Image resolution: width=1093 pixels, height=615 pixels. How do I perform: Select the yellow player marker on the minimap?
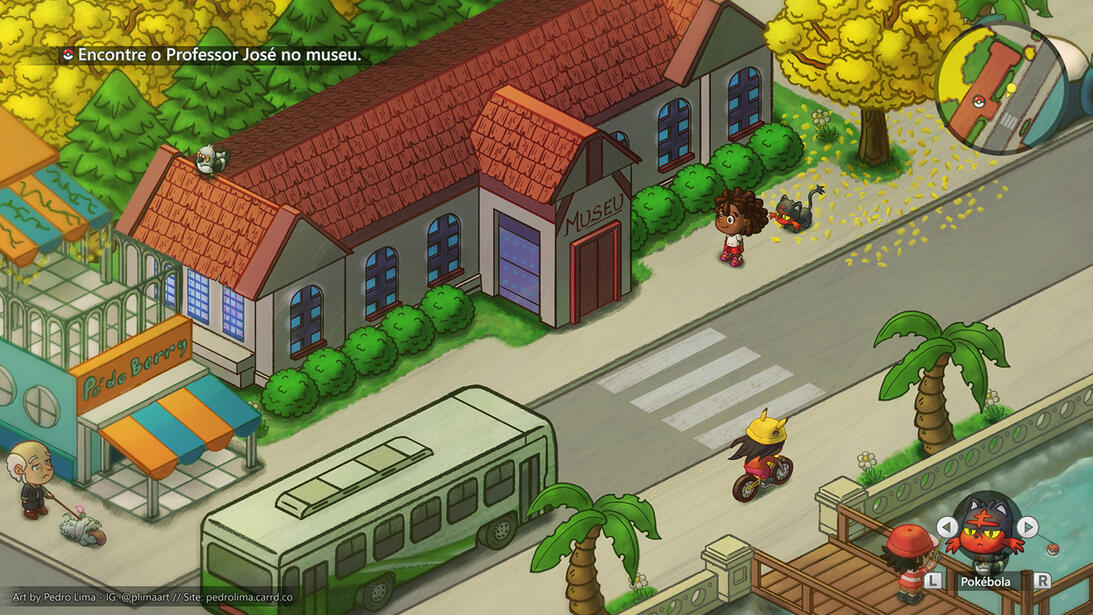(x=1010, y=88)
